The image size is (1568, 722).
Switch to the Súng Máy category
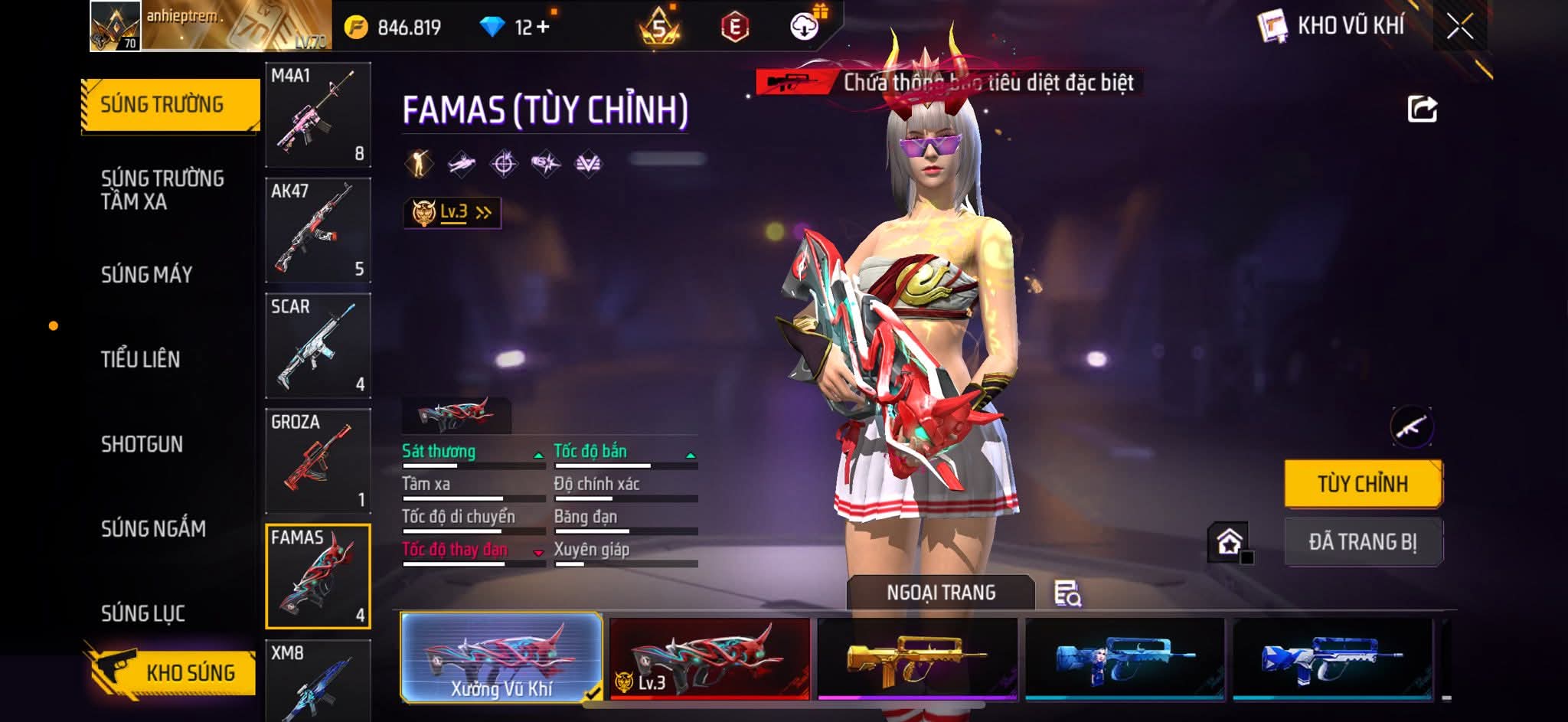[x=147, y=274]
